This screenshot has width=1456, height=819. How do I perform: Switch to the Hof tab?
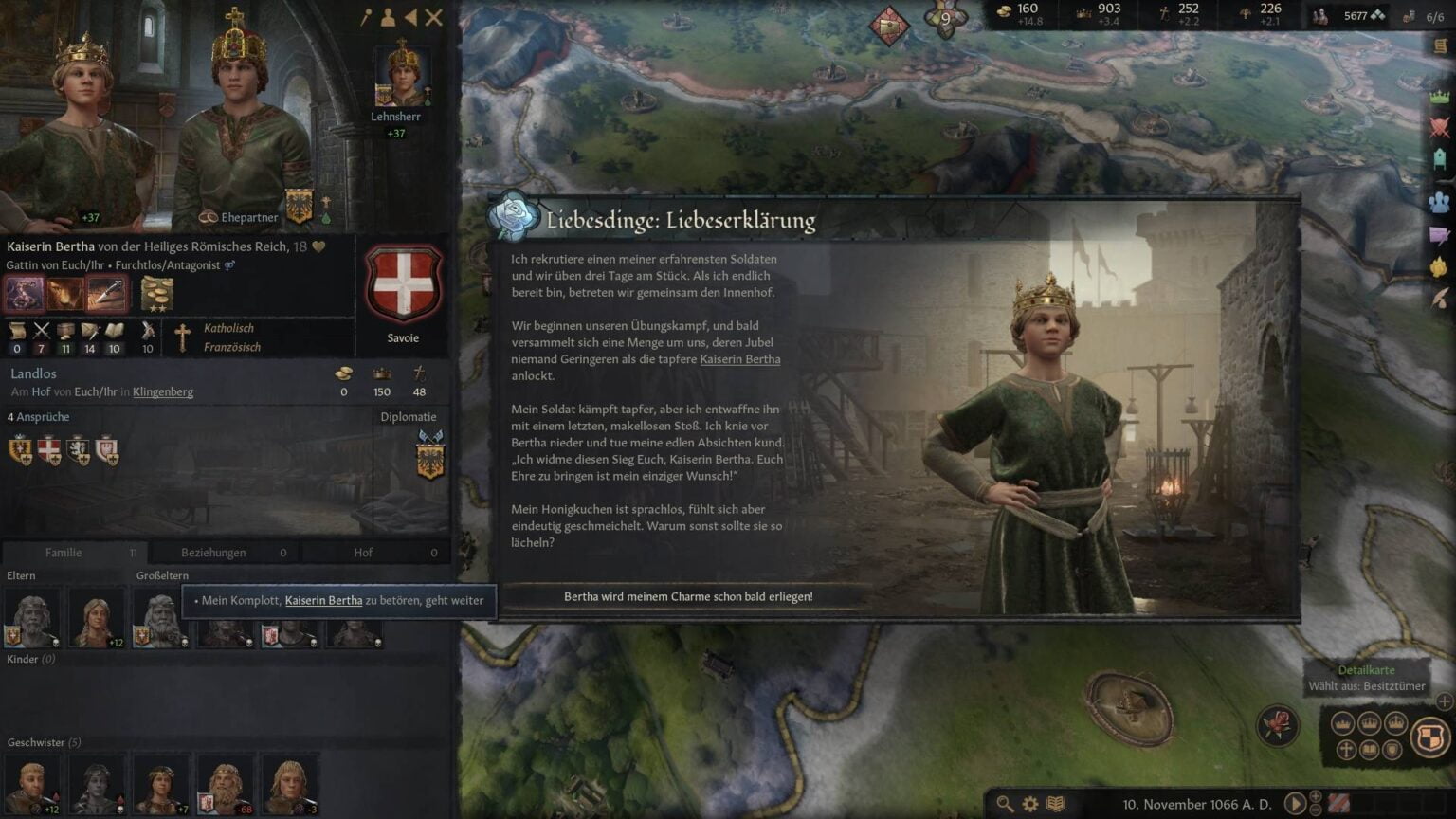coord(363,552)
